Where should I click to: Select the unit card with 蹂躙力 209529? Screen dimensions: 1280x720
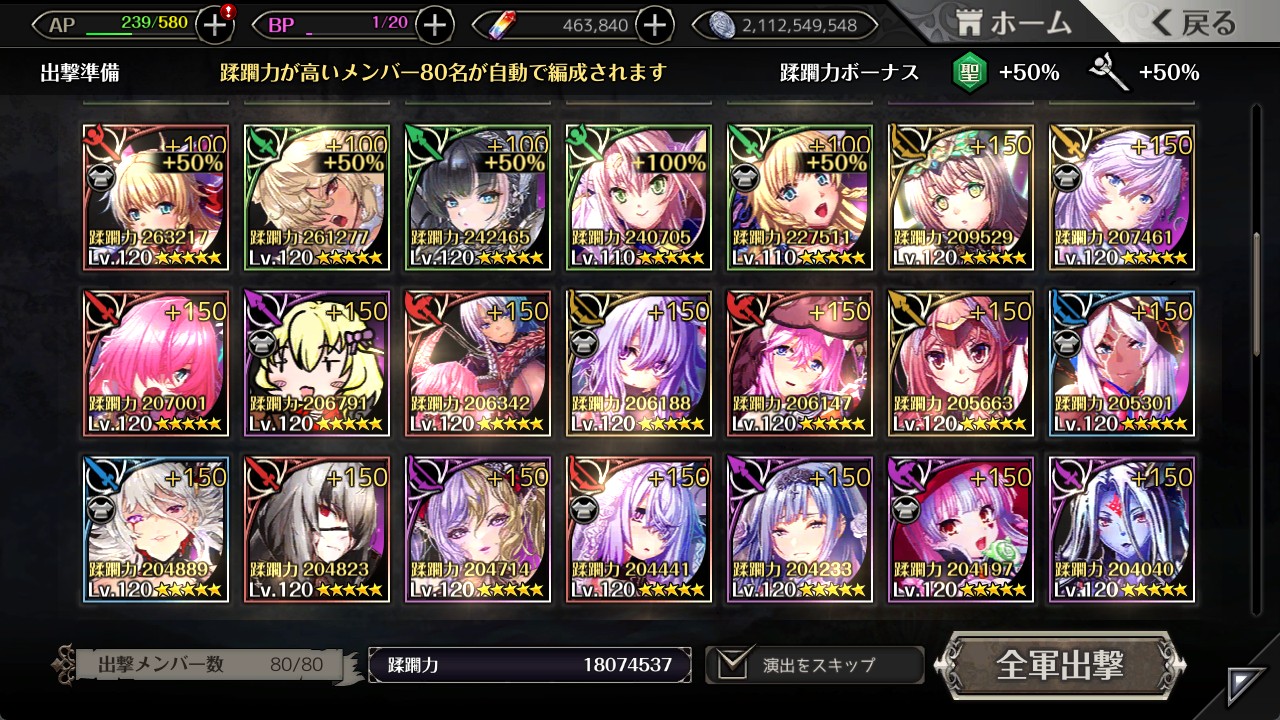tap(961, 197)
